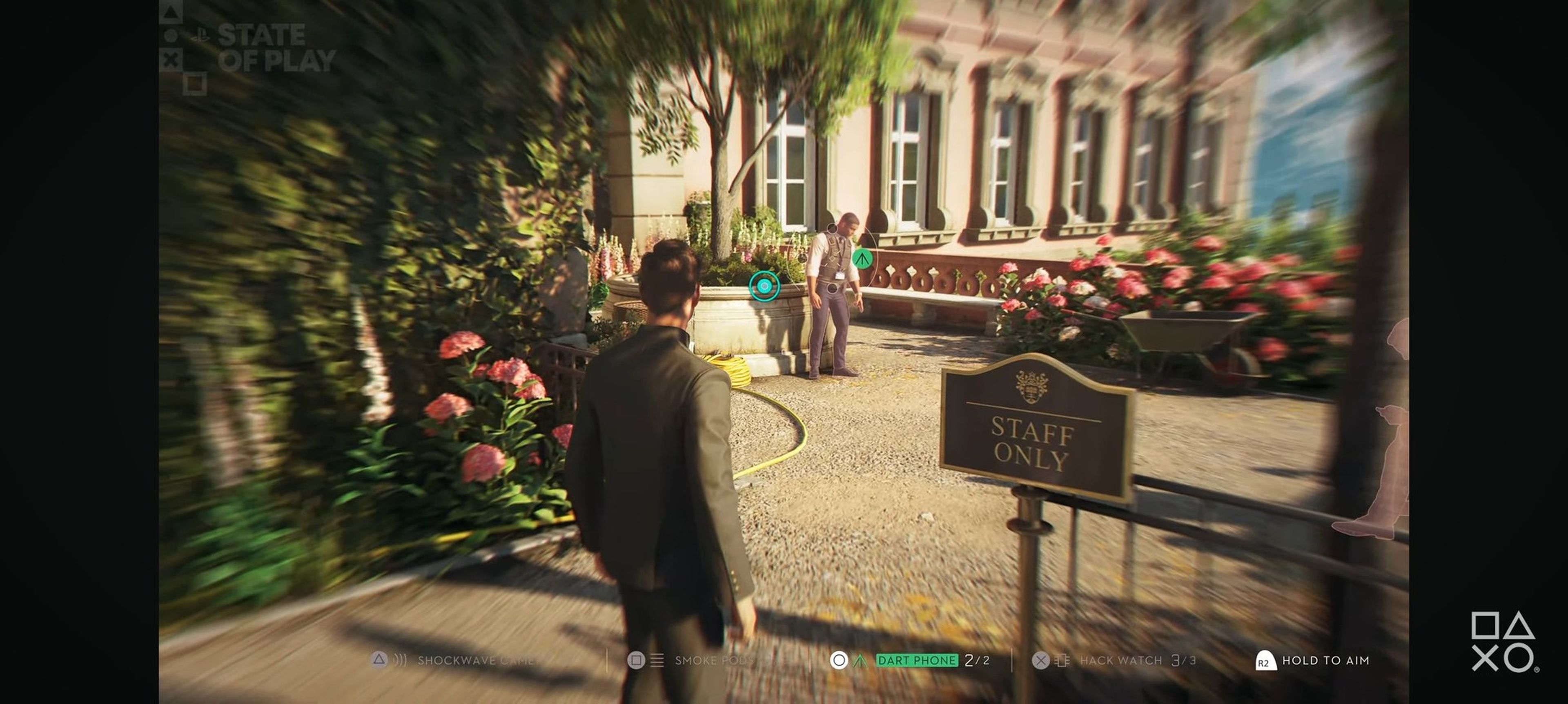
Task: Equip the Shockwave Camera gadget
Action: pos(475,660)
